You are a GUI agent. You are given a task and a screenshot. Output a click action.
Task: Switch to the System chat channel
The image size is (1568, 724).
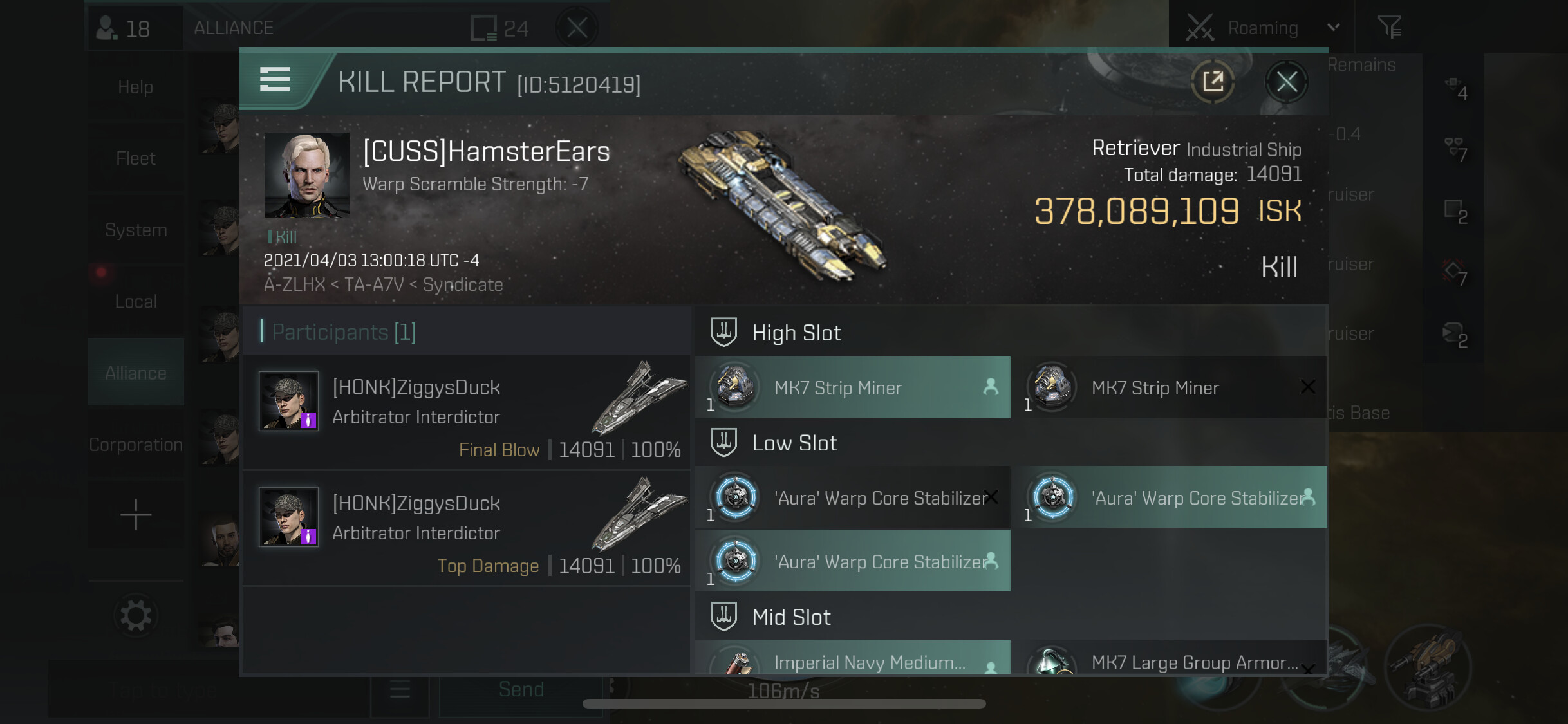click(135, 230)
